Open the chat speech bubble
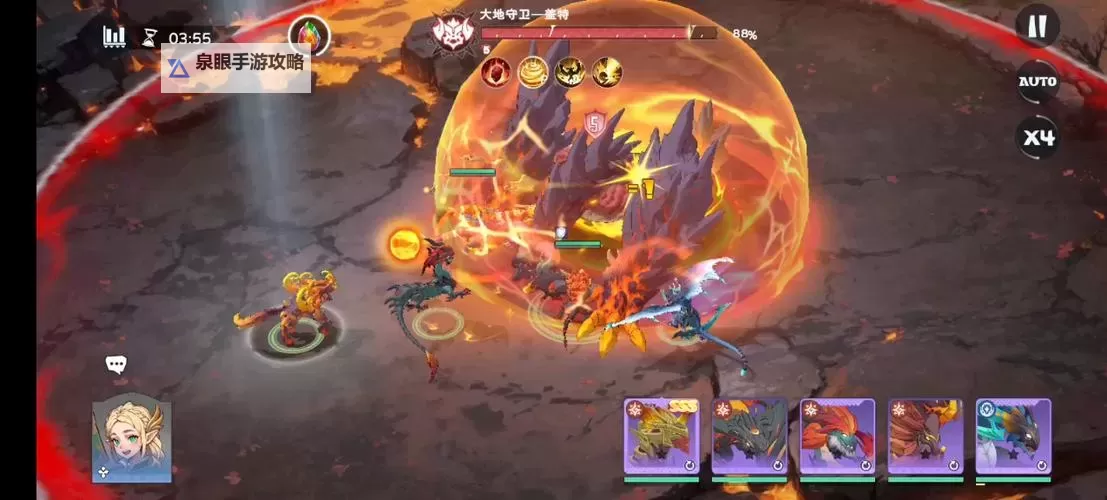The height and width of the screenshot is (500, 1107). (x=116, y=365)
